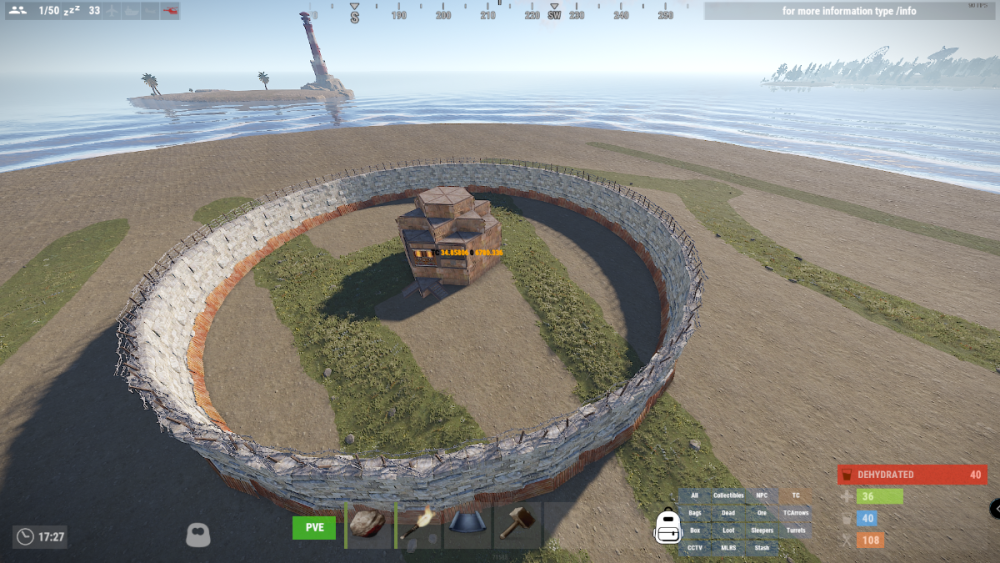Toggle the Turrets filter

coord(796,530)
